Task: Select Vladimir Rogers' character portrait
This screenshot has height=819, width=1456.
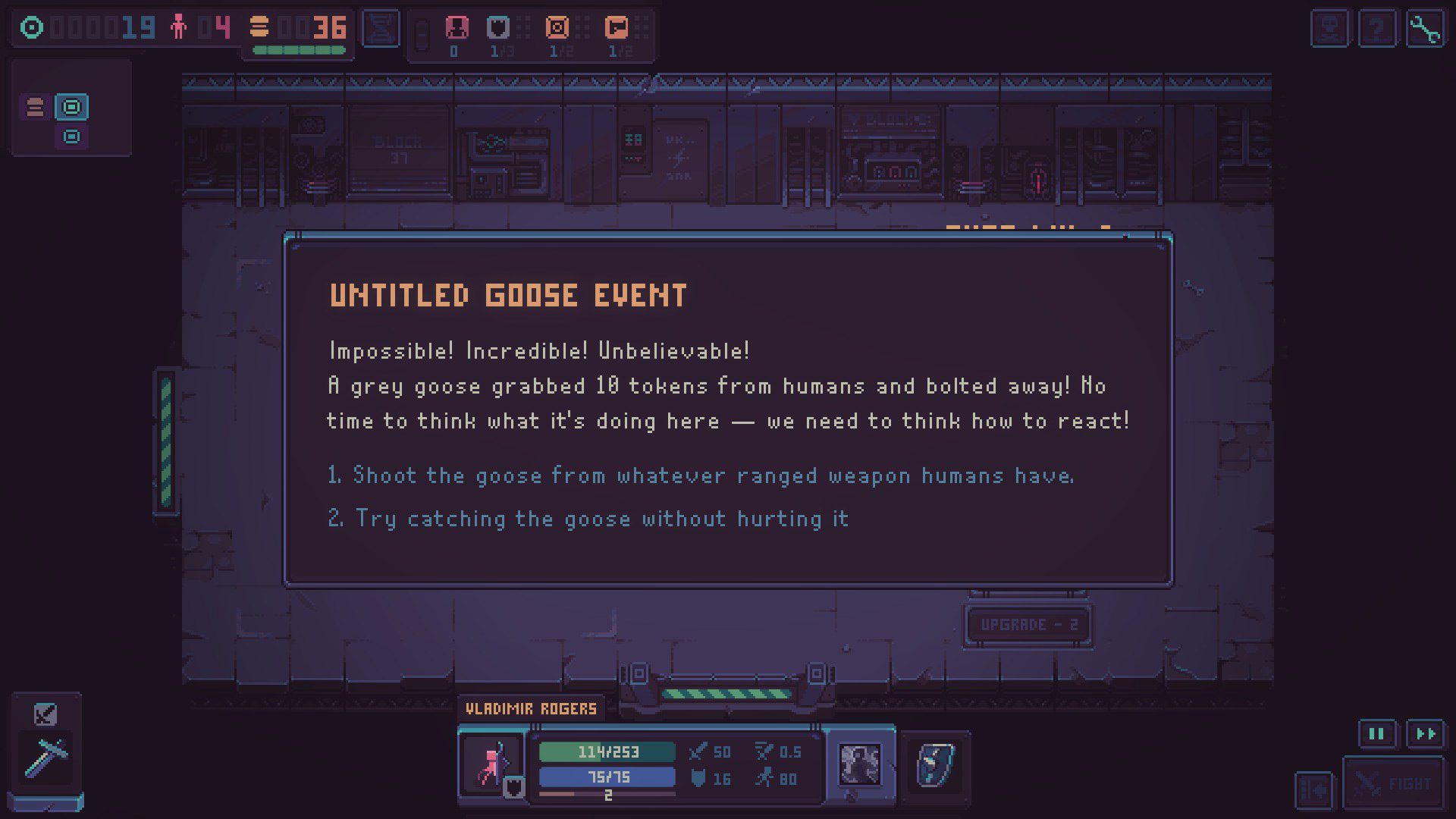Action: 491,766
